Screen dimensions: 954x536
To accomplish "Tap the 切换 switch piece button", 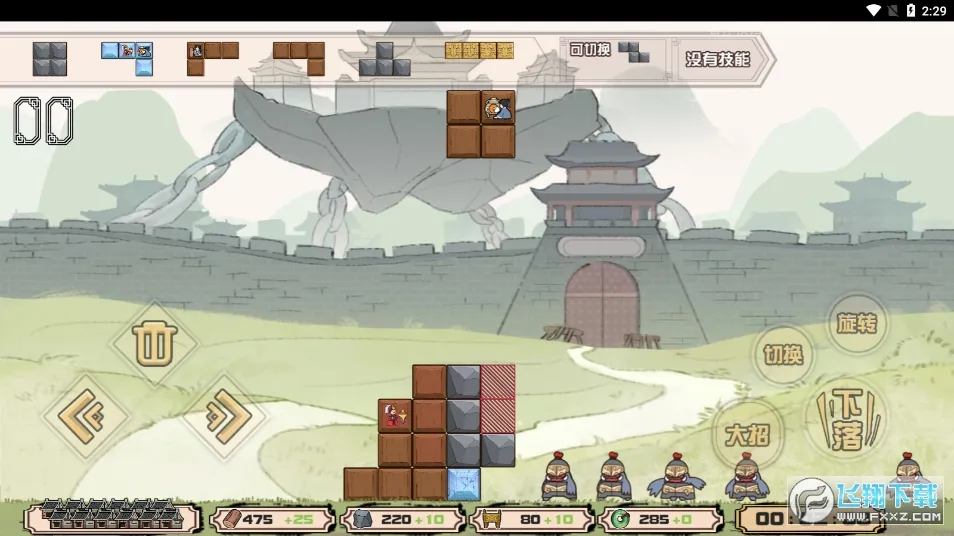I will 783,355.
